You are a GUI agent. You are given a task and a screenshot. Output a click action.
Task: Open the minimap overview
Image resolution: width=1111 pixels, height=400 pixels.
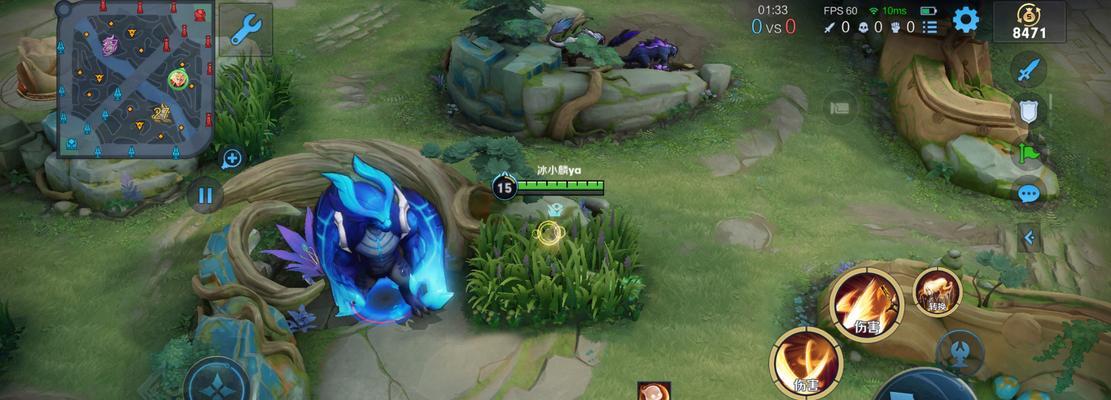(x=134, y=80)
